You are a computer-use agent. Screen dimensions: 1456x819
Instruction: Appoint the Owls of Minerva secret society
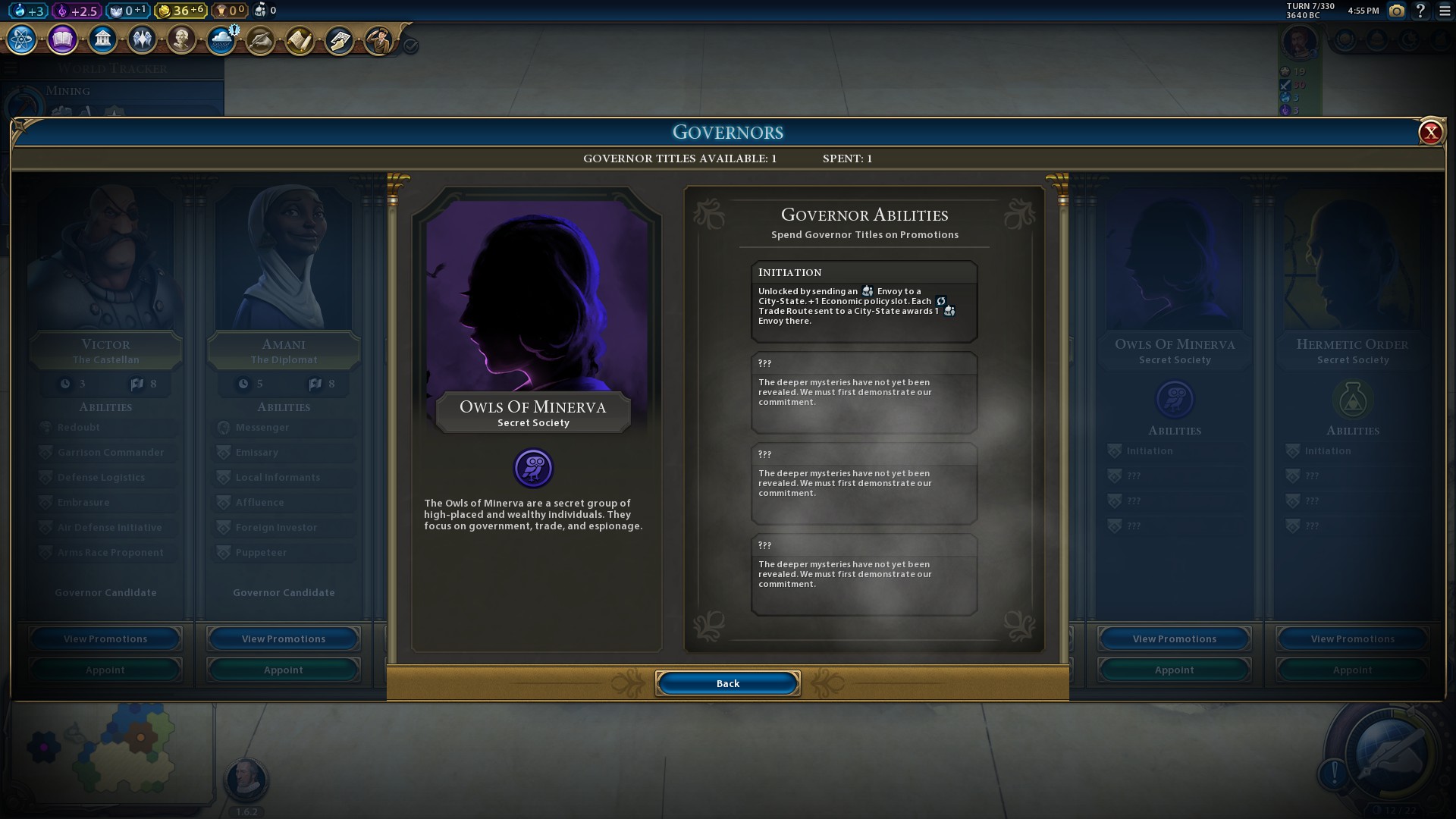click(1174, 670)
